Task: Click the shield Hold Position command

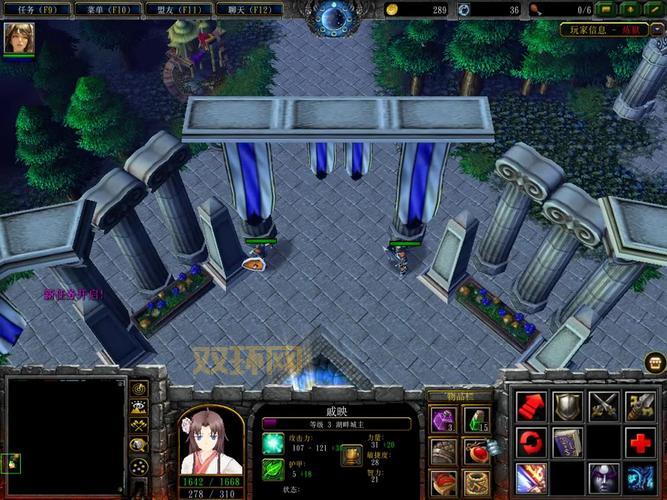Action: pyautogui.click(x=567, y=406)
